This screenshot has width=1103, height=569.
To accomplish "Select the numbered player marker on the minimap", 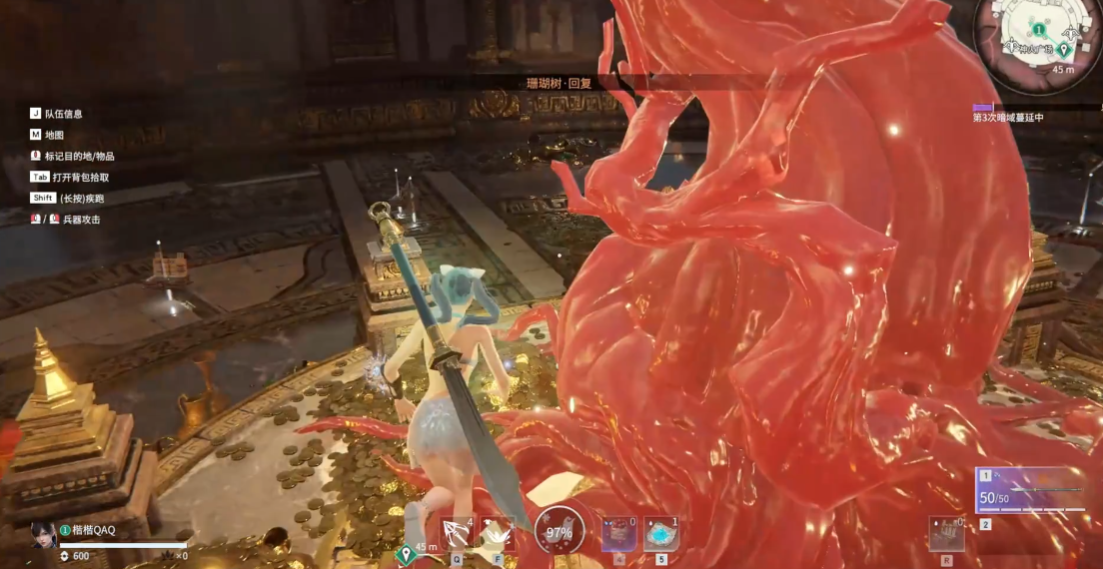I will [1038, 30].
